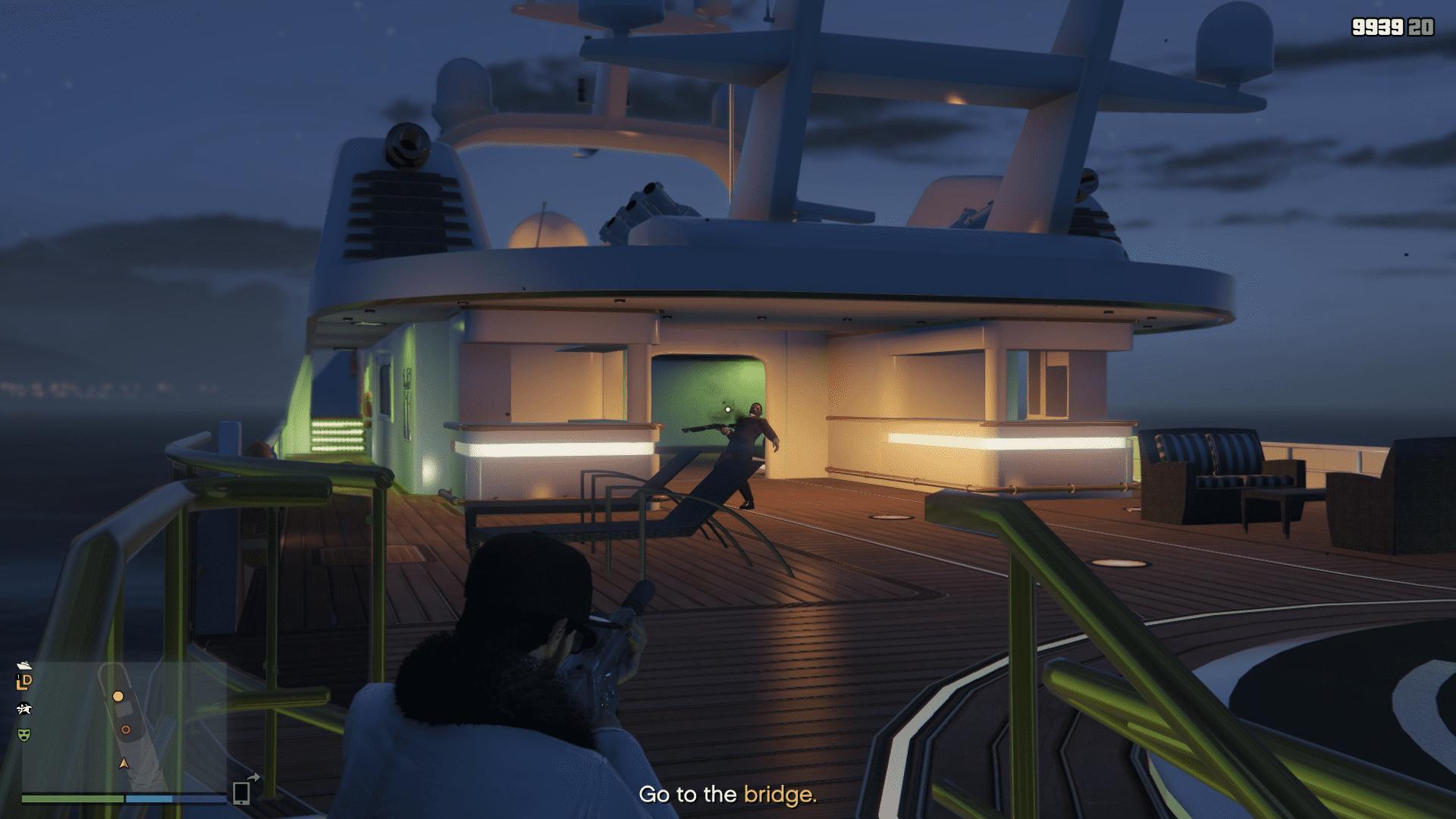Click the player arrow marker on the minimap
The image size is (1456, 819).
(123, 764)
